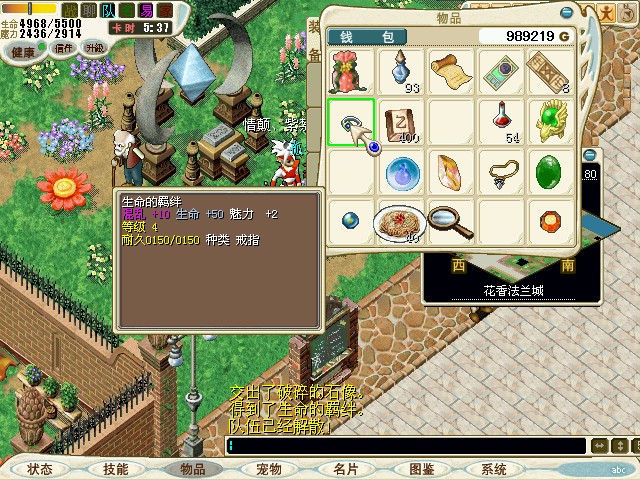640x480 pixels.
Task: Open the 技能 skills menu
Action: click(116, 468)
